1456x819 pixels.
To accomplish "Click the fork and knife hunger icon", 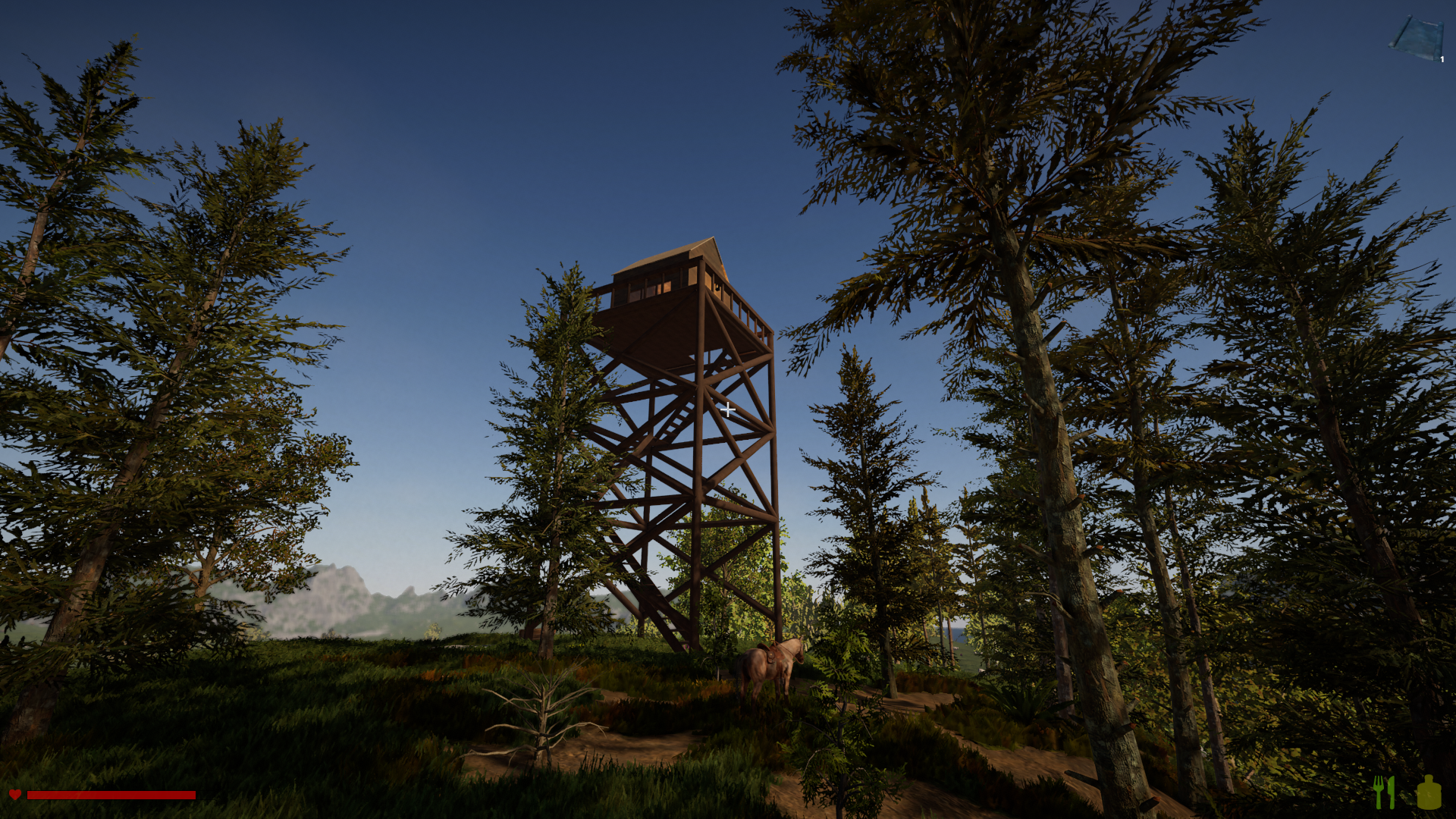I will (1384, 792).
